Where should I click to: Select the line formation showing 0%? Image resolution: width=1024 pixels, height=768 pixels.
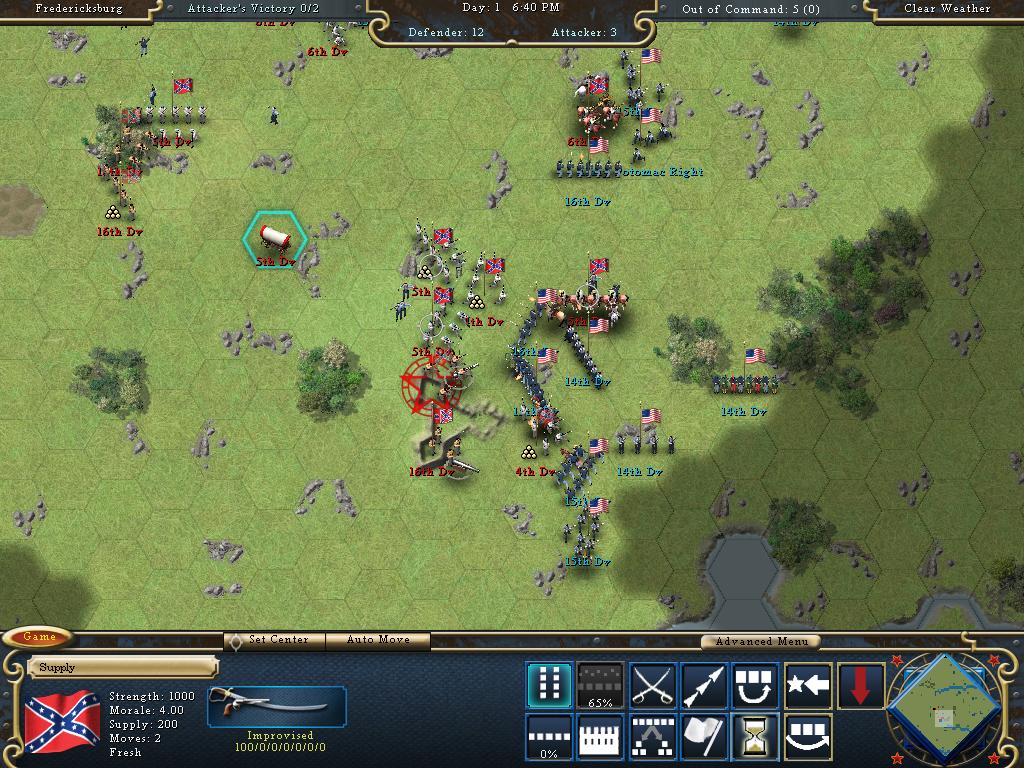549,737
